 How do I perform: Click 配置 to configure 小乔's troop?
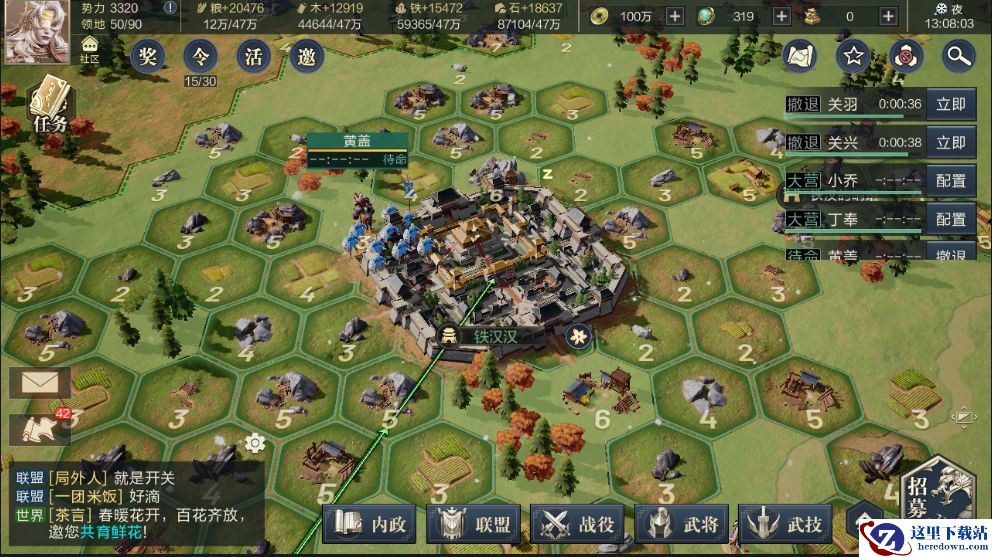click(950, 181)
